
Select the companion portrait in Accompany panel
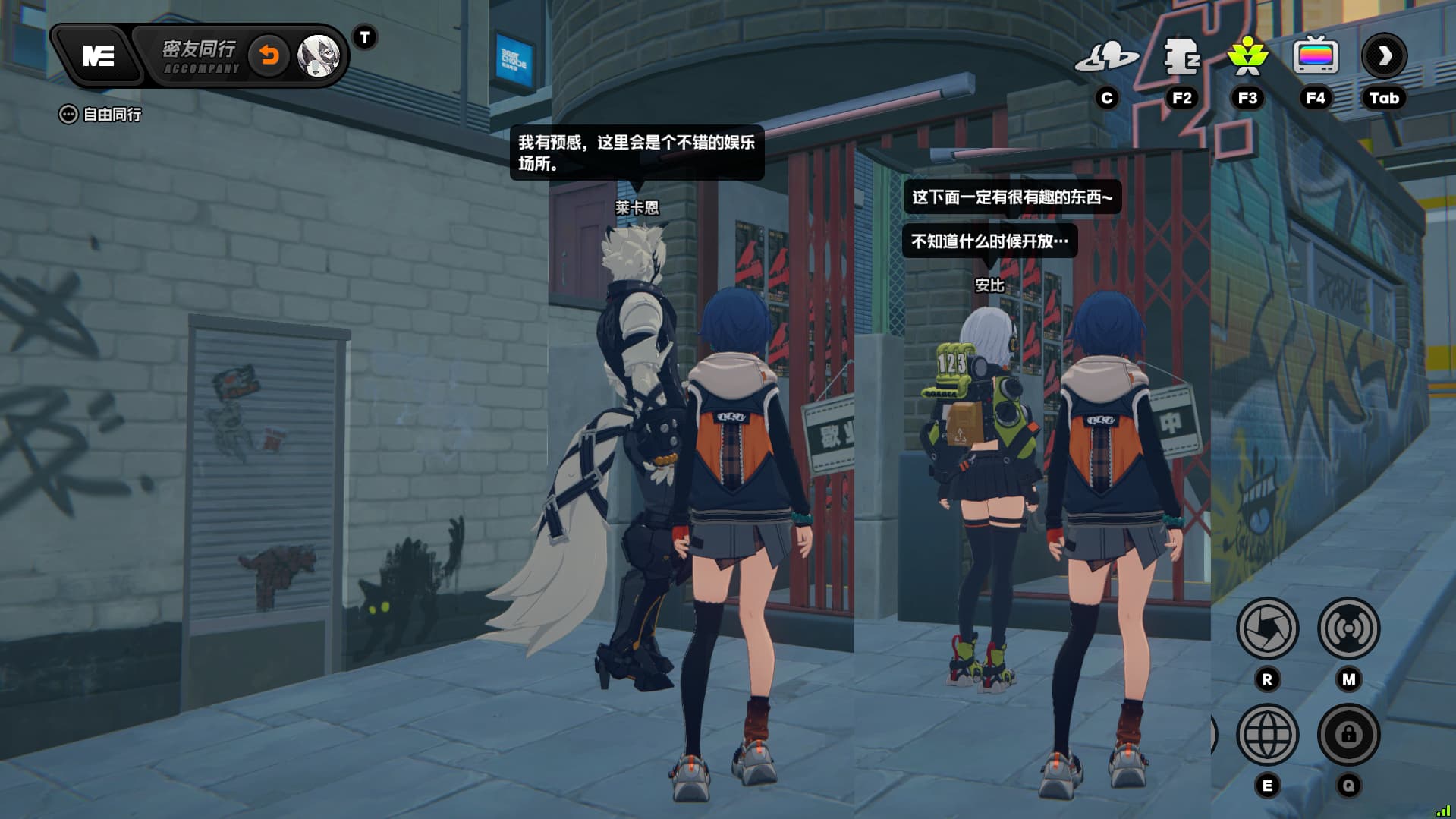318,55
